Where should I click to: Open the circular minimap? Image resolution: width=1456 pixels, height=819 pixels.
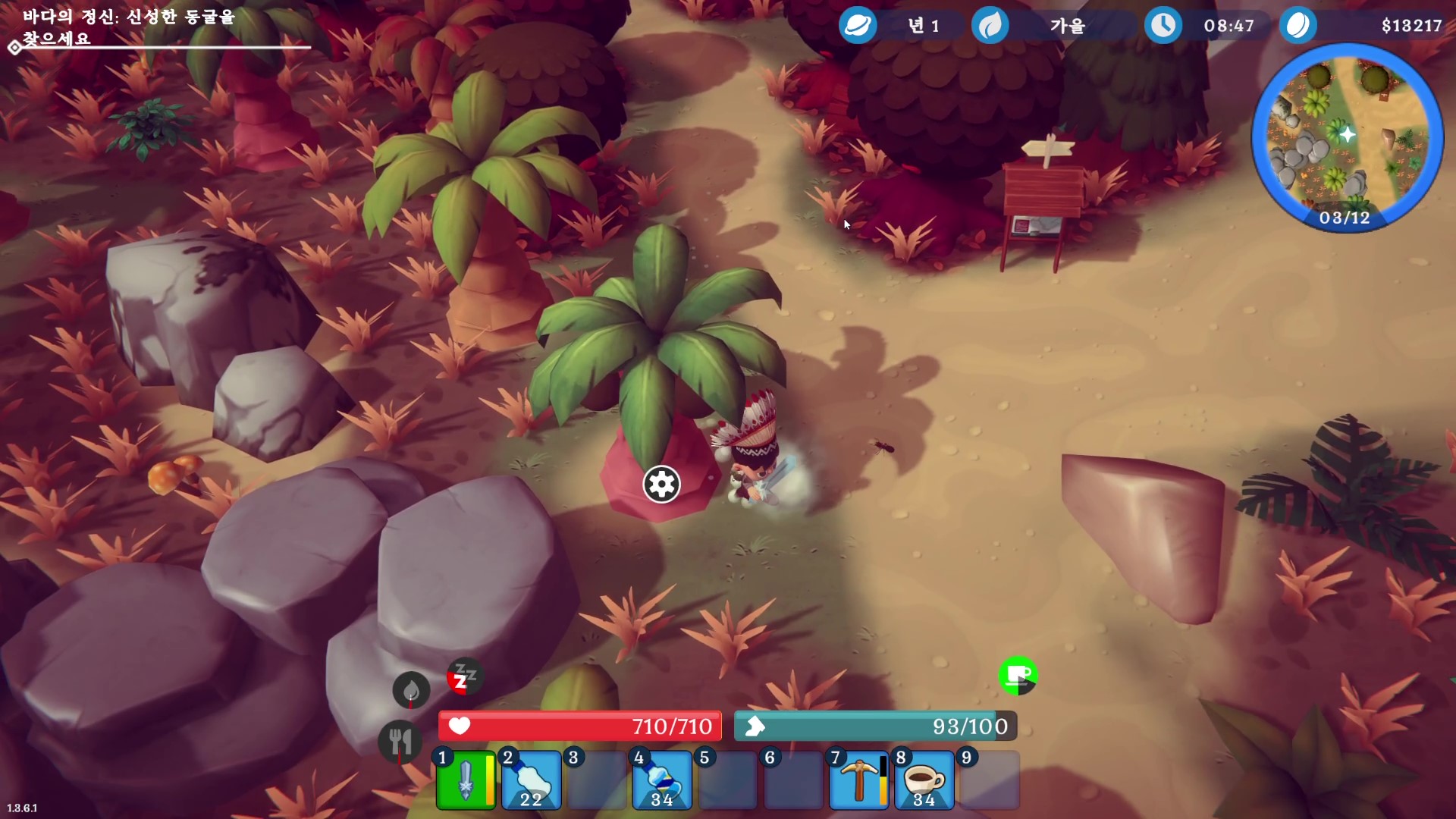(1346, 136)
